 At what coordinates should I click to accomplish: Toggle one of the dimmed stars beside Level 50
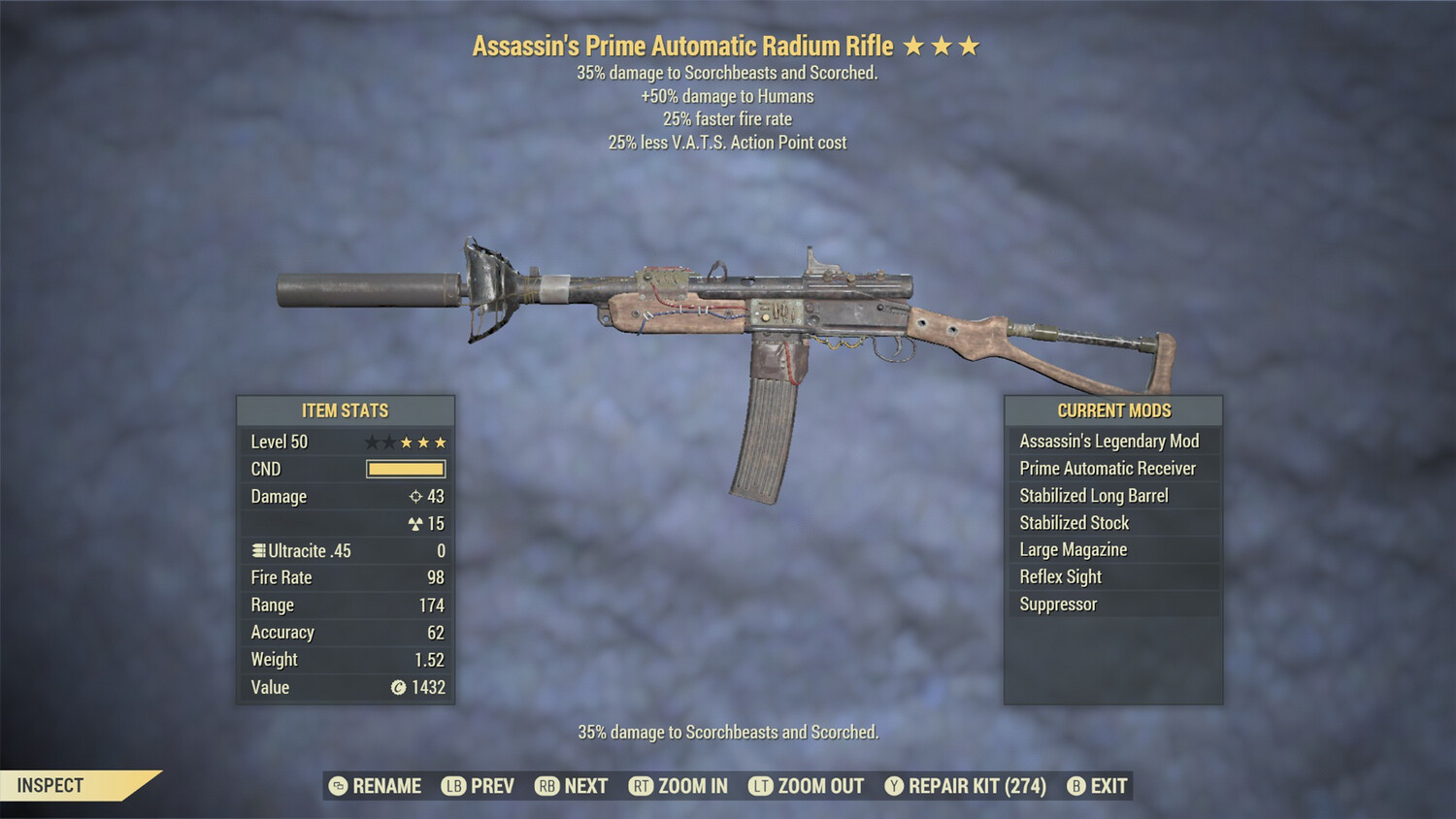373,442
